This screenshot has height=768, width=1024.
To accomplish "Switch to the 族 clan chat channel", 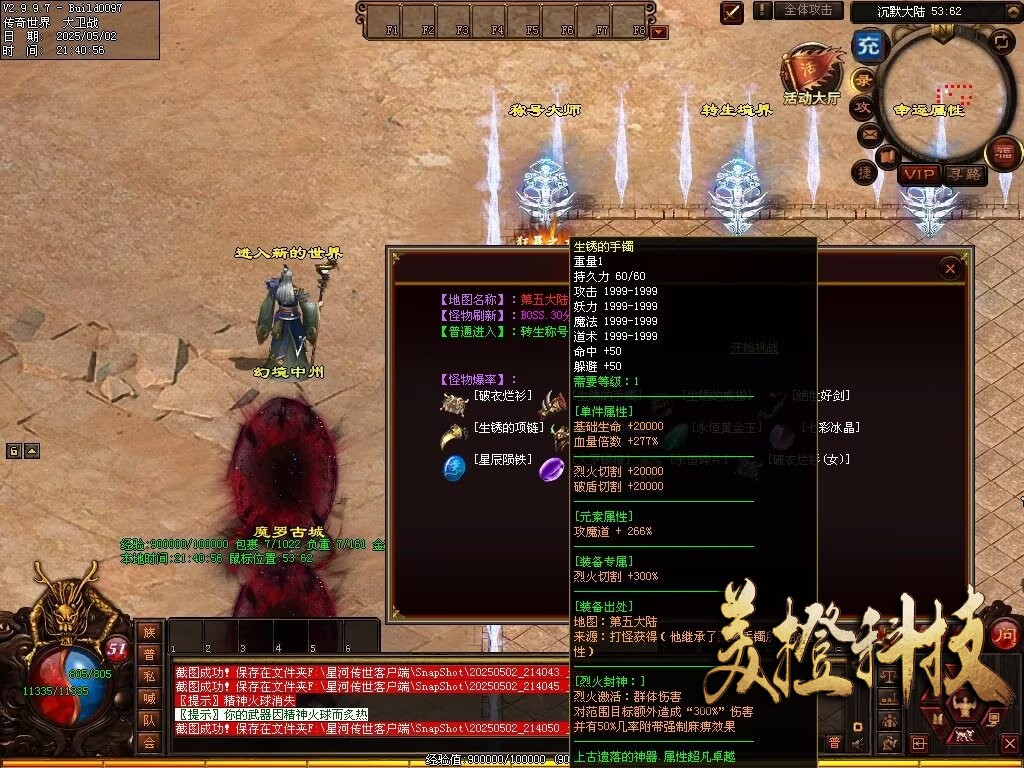I will pyautogui.click(x=149, y=632).
